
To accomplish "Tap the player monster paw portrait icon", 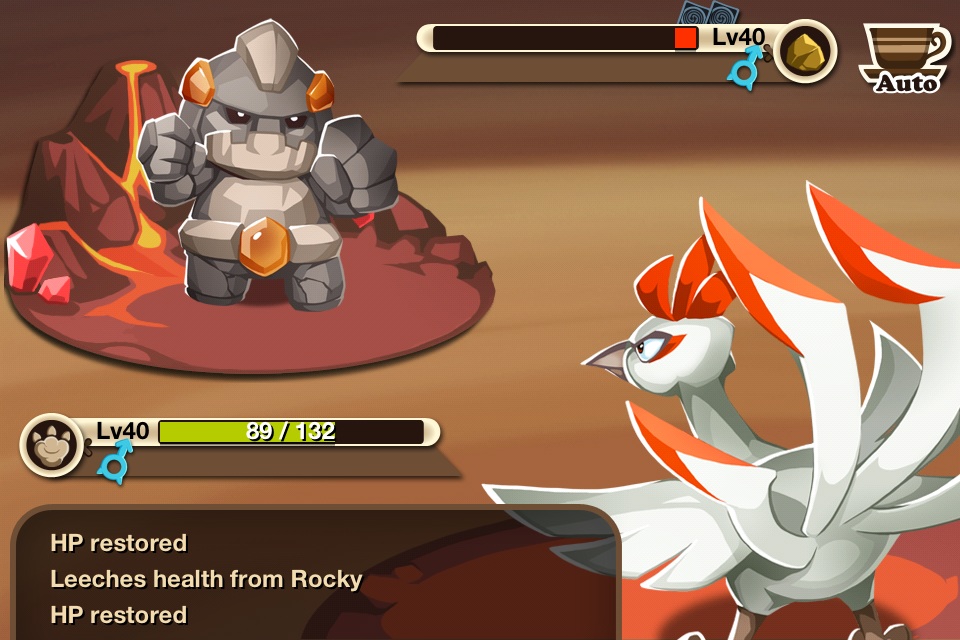I will (51, 444).
